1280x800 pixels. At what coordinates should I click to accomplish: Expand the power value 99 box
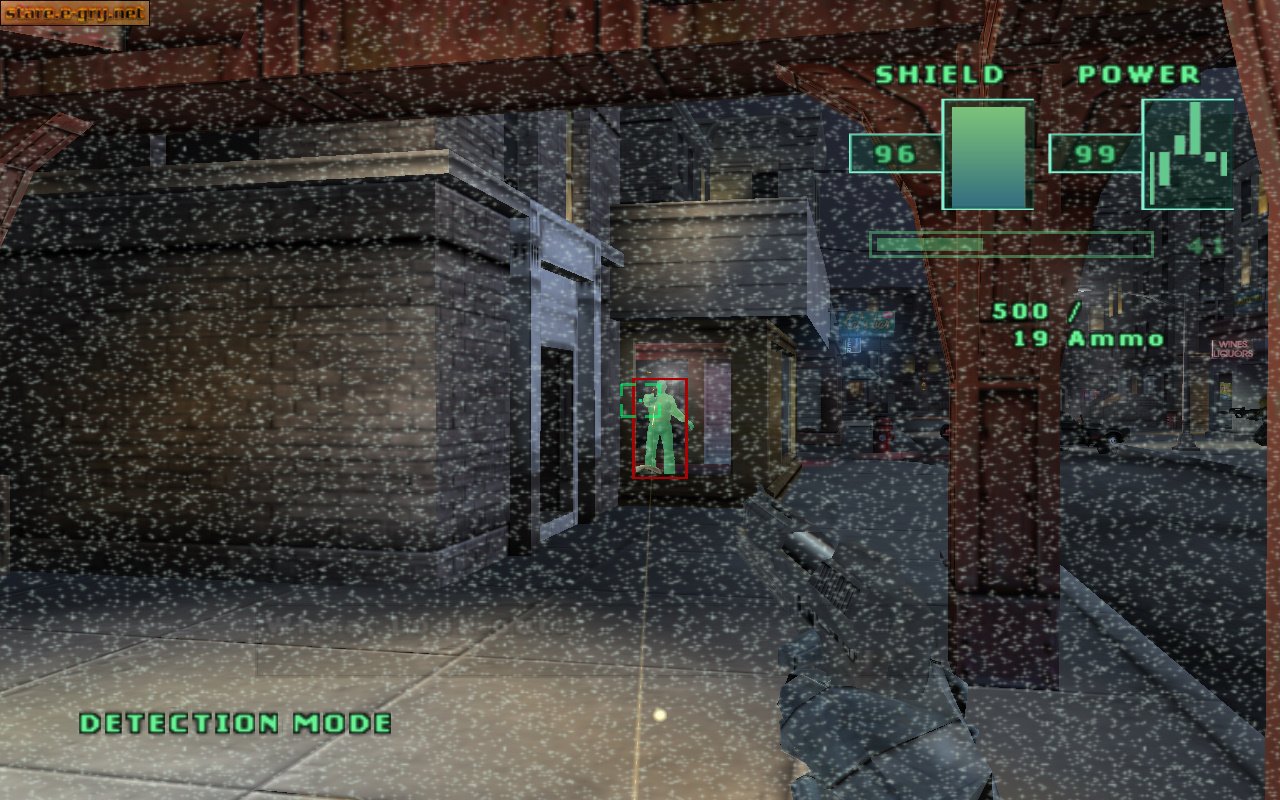tap(1095, 155)
